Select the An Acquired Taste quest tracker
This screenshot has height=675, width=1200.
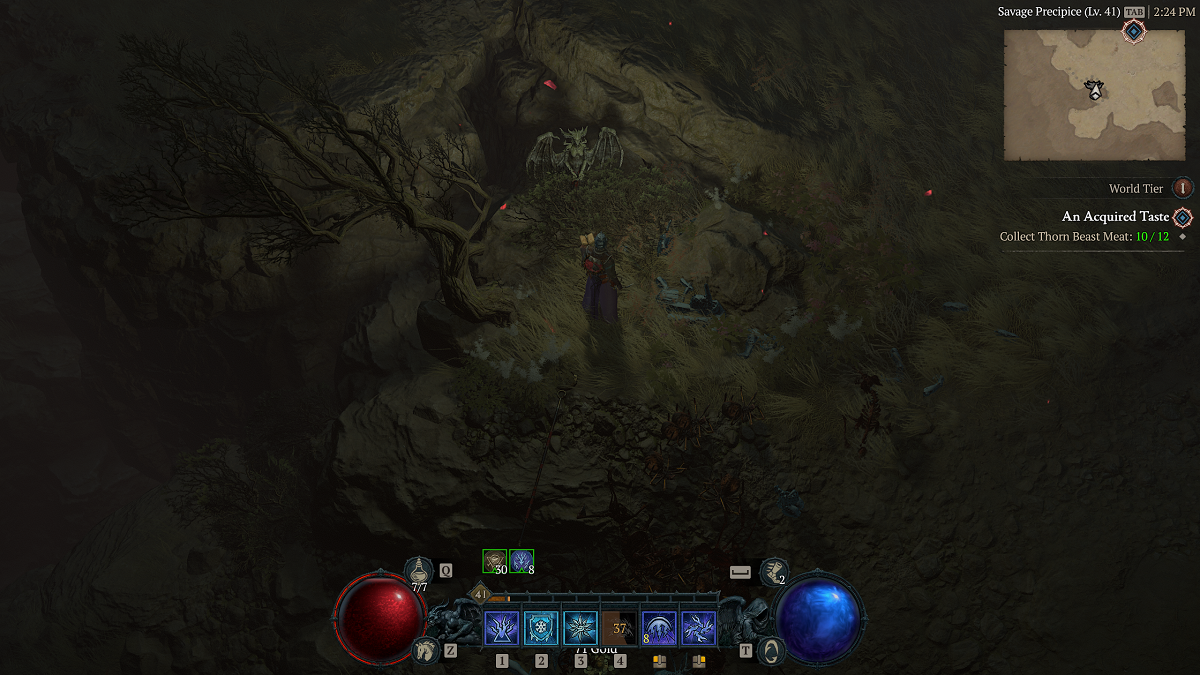click(x=1115, y=217)
